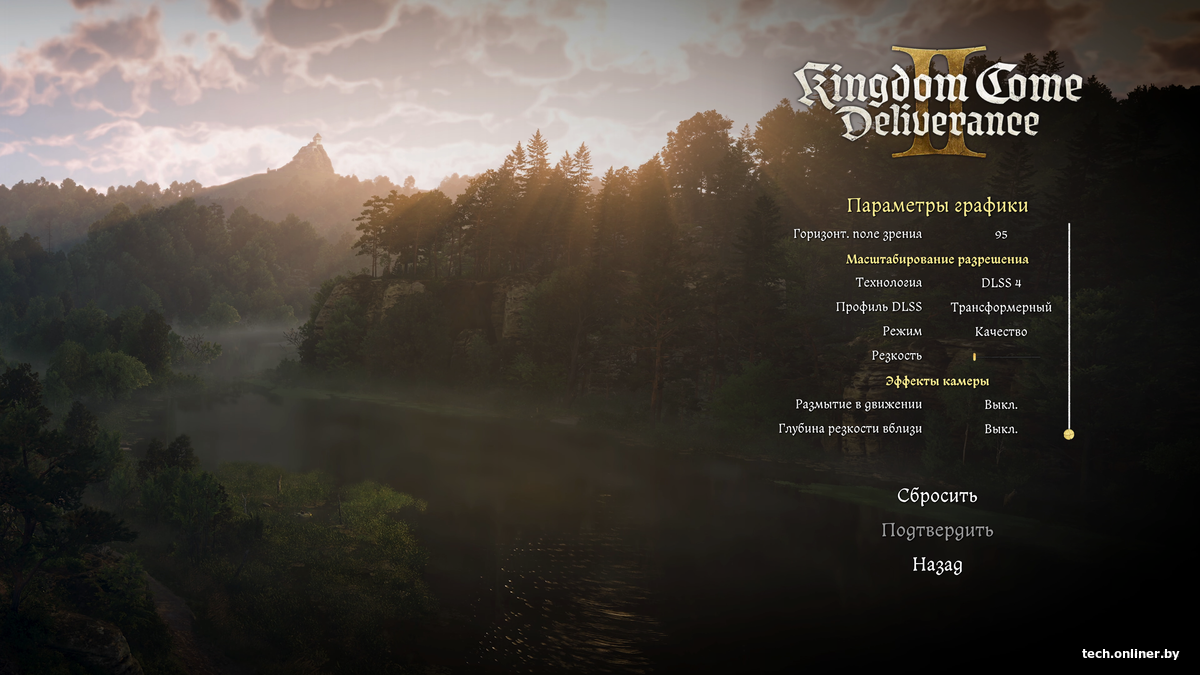Go back with the Назад button
This screenshot has height=675, width=1200.
[x=937, y=565]
